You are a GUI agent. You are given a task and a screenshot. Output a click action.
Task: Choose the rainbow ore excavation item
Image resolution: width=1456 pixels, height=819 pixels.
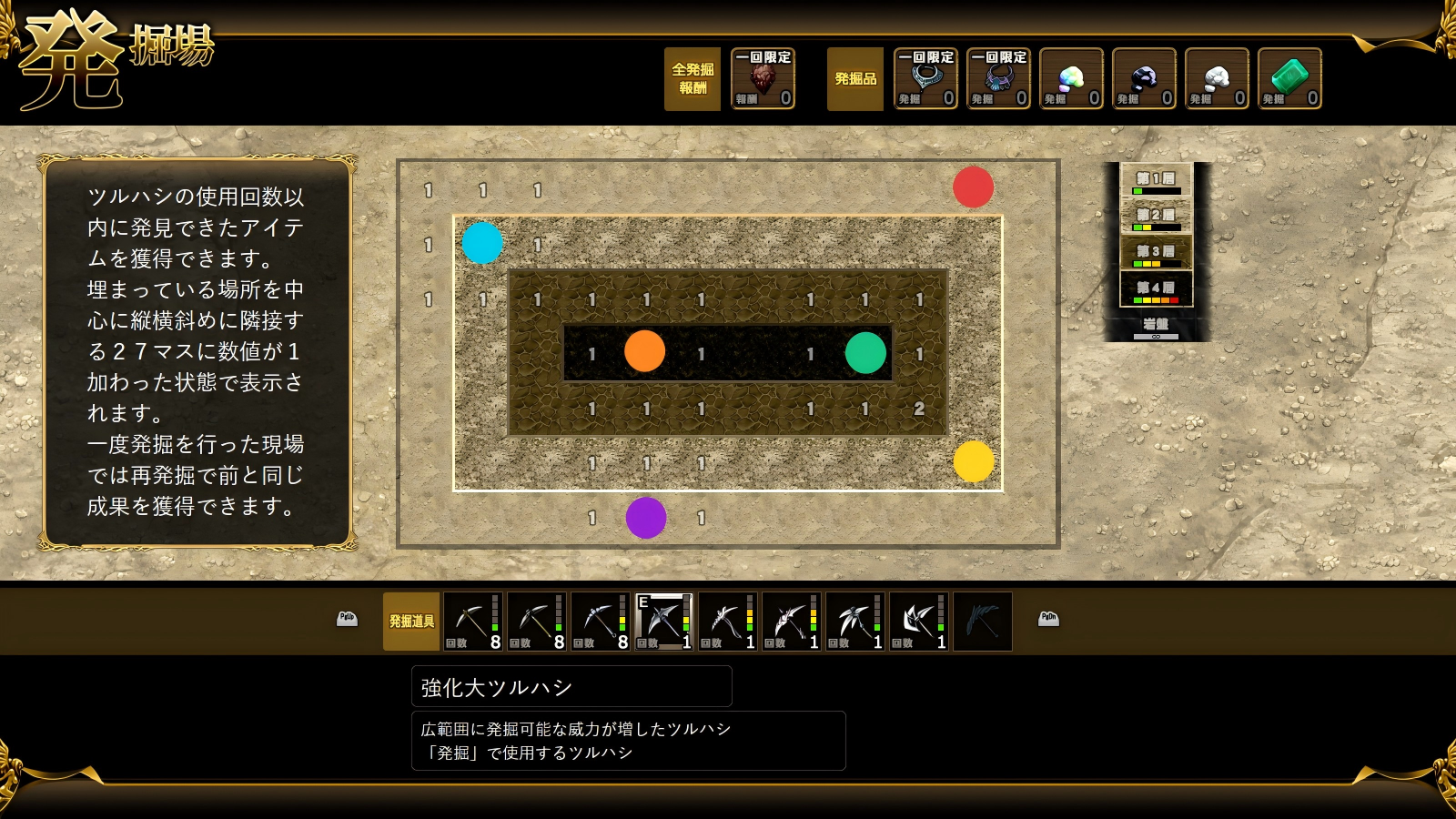[x=1071, y=79]
